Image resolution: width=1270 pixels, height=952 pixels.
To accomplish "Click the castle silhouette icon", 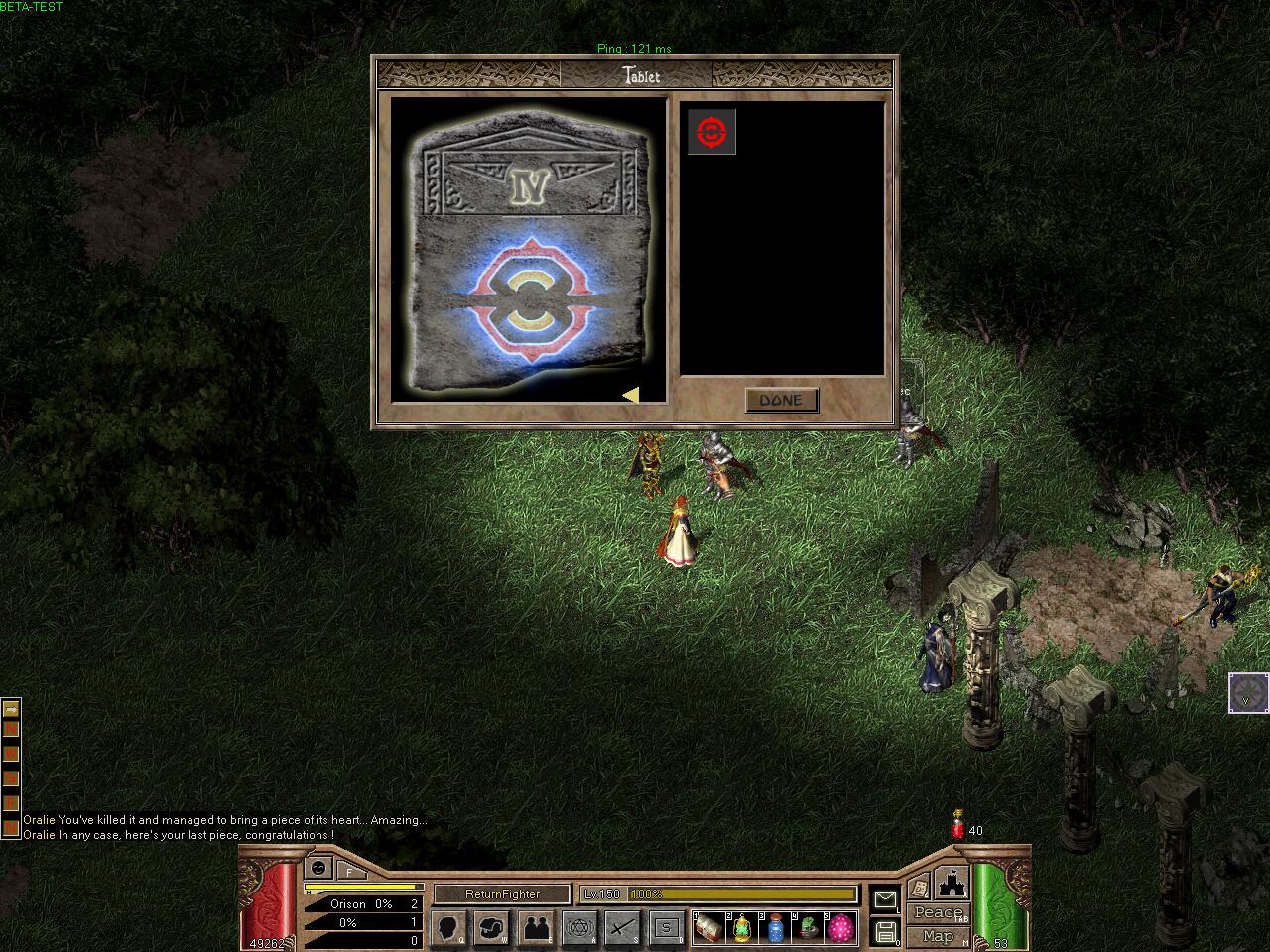I will coord(951,882).
